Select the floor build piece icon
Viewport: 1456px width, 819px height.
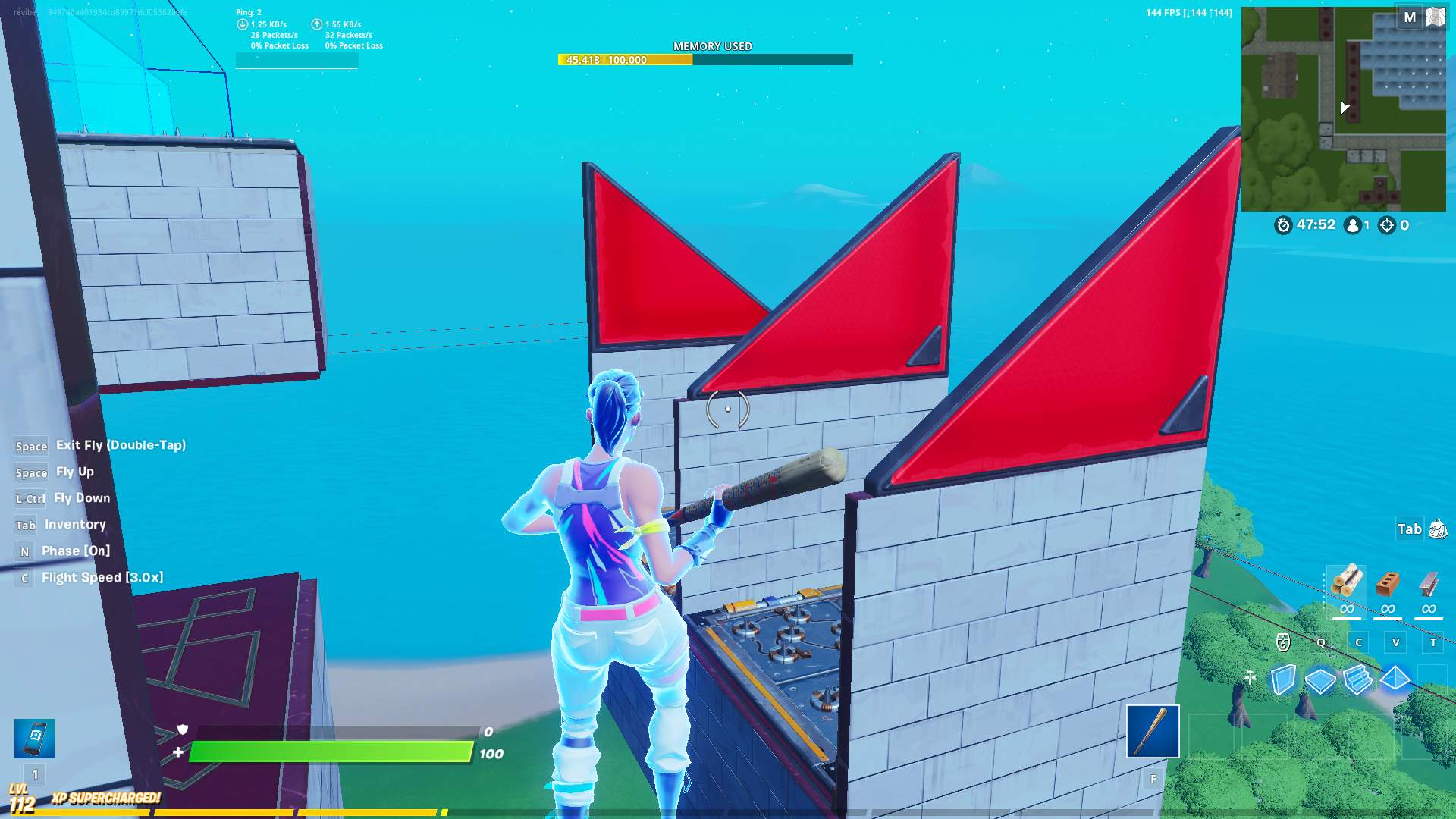click(x=1320, y=681)
